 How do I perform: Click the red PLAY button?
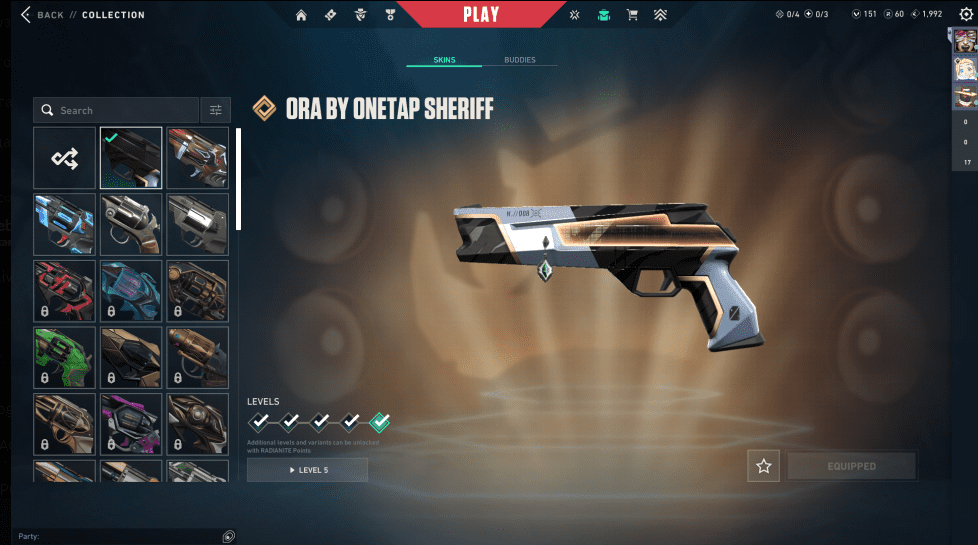pyautogui.click(x=481, y=15)
